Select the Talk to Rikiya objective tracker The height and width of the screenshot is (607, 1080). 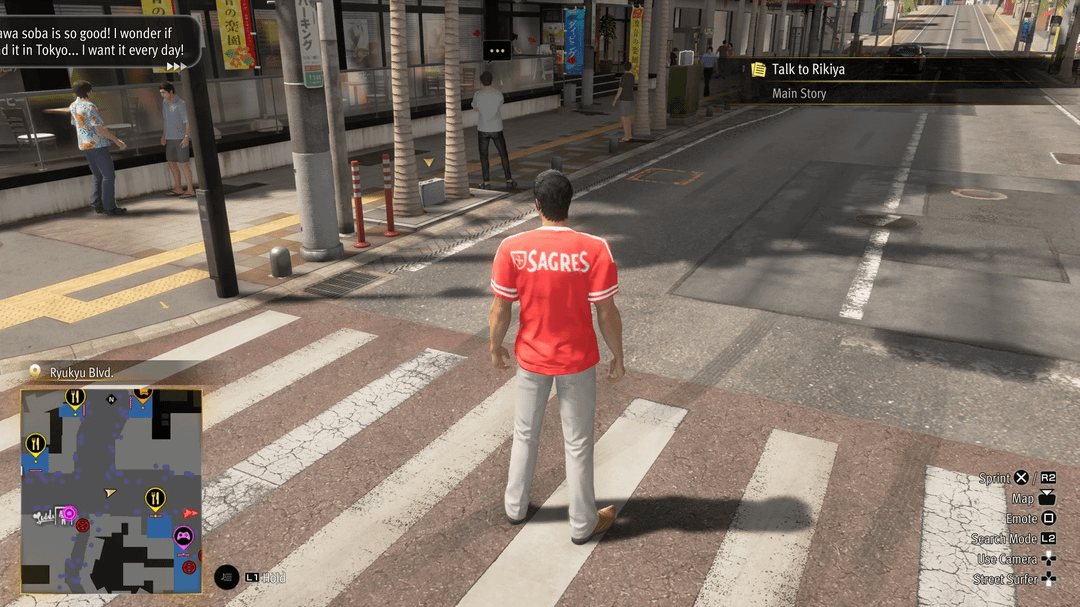click(808, 70)
